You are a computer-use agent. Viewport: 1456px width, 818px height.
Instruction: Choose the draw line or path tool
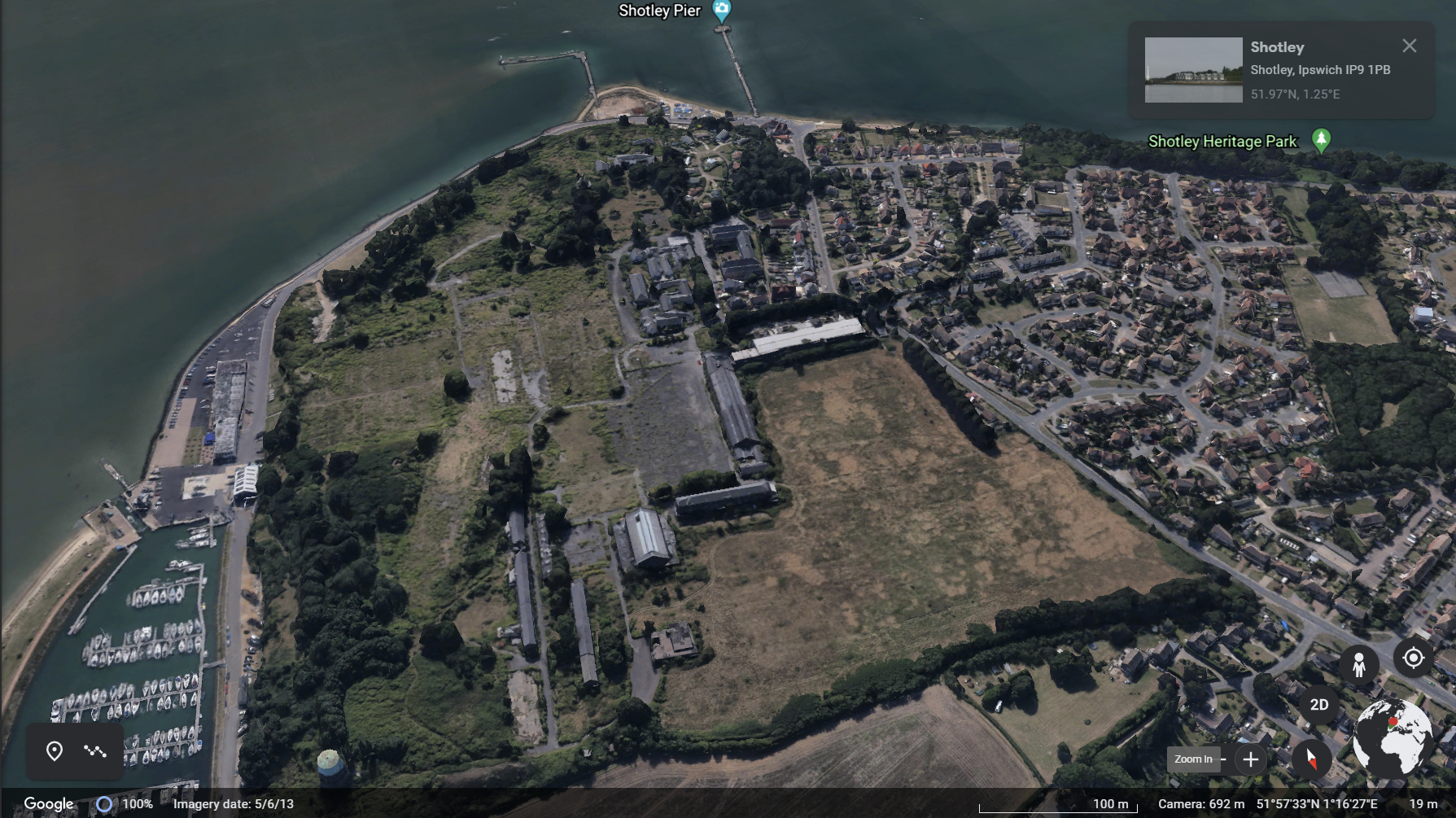click(95, 750)
